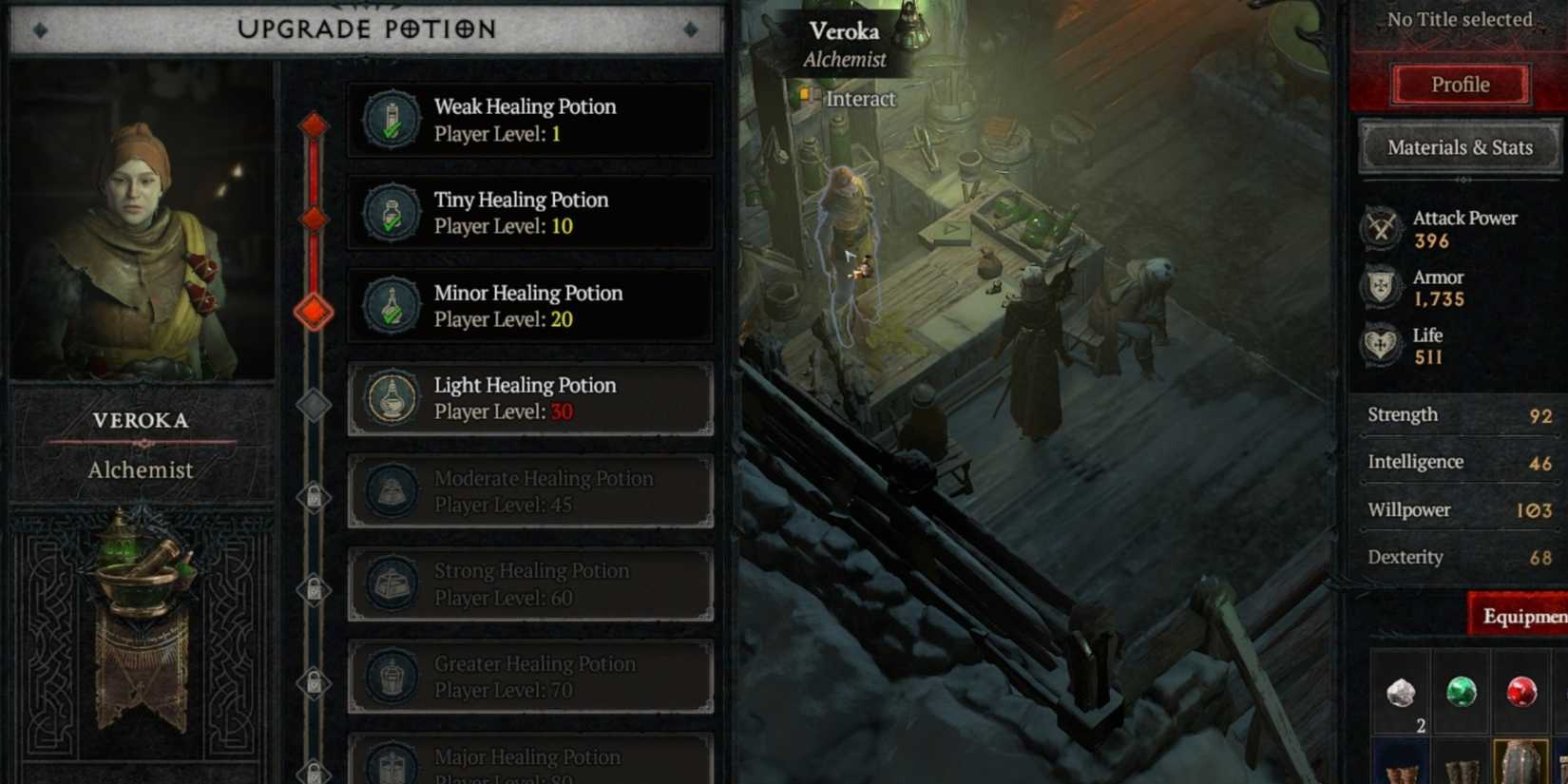
Task: Click the Light Healing Potion round flask icon
Action: (x=390, y=398)
